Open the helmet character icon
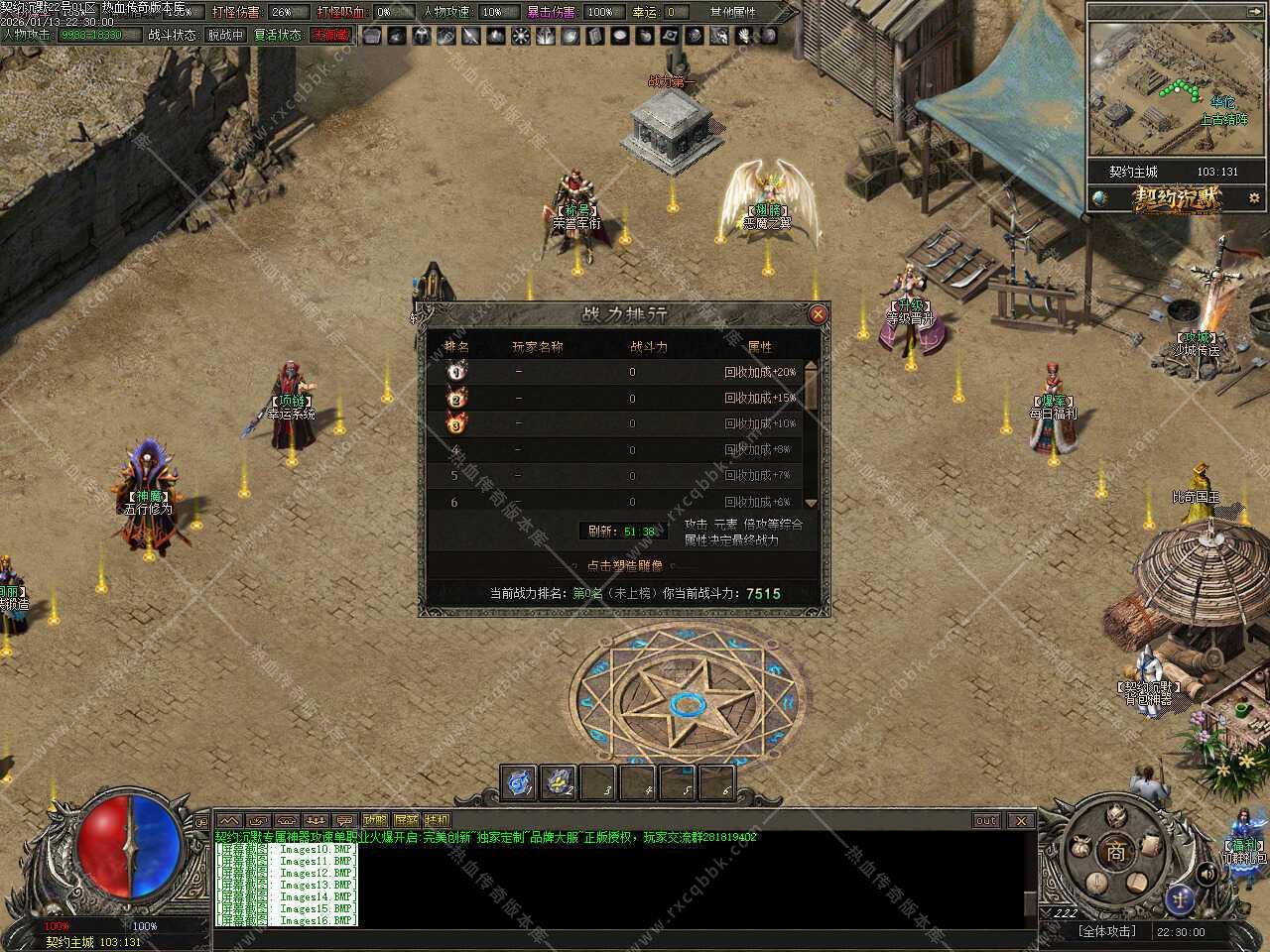 1117,816
